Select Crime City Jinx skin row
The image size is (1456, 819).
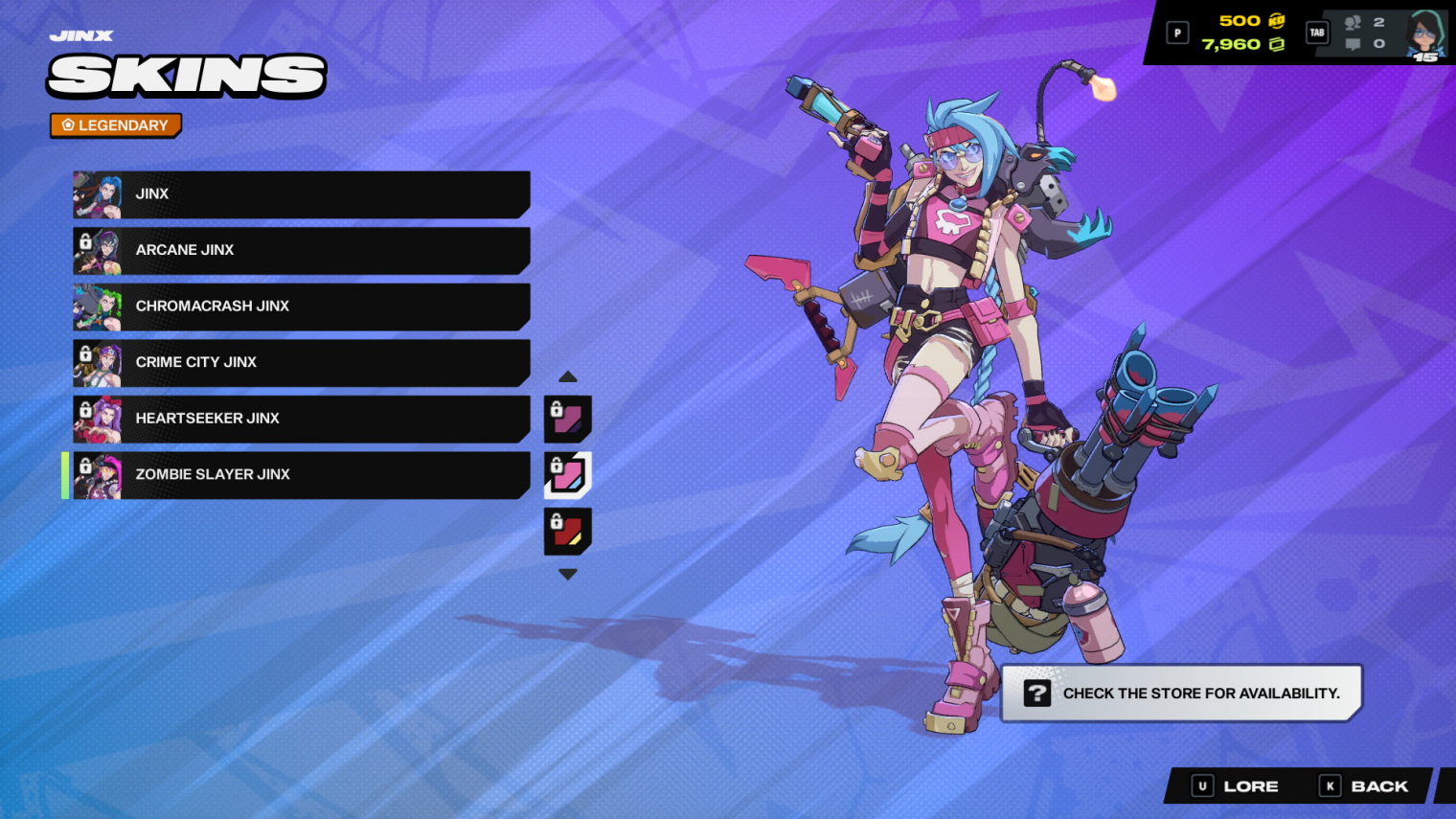(301, 363)
